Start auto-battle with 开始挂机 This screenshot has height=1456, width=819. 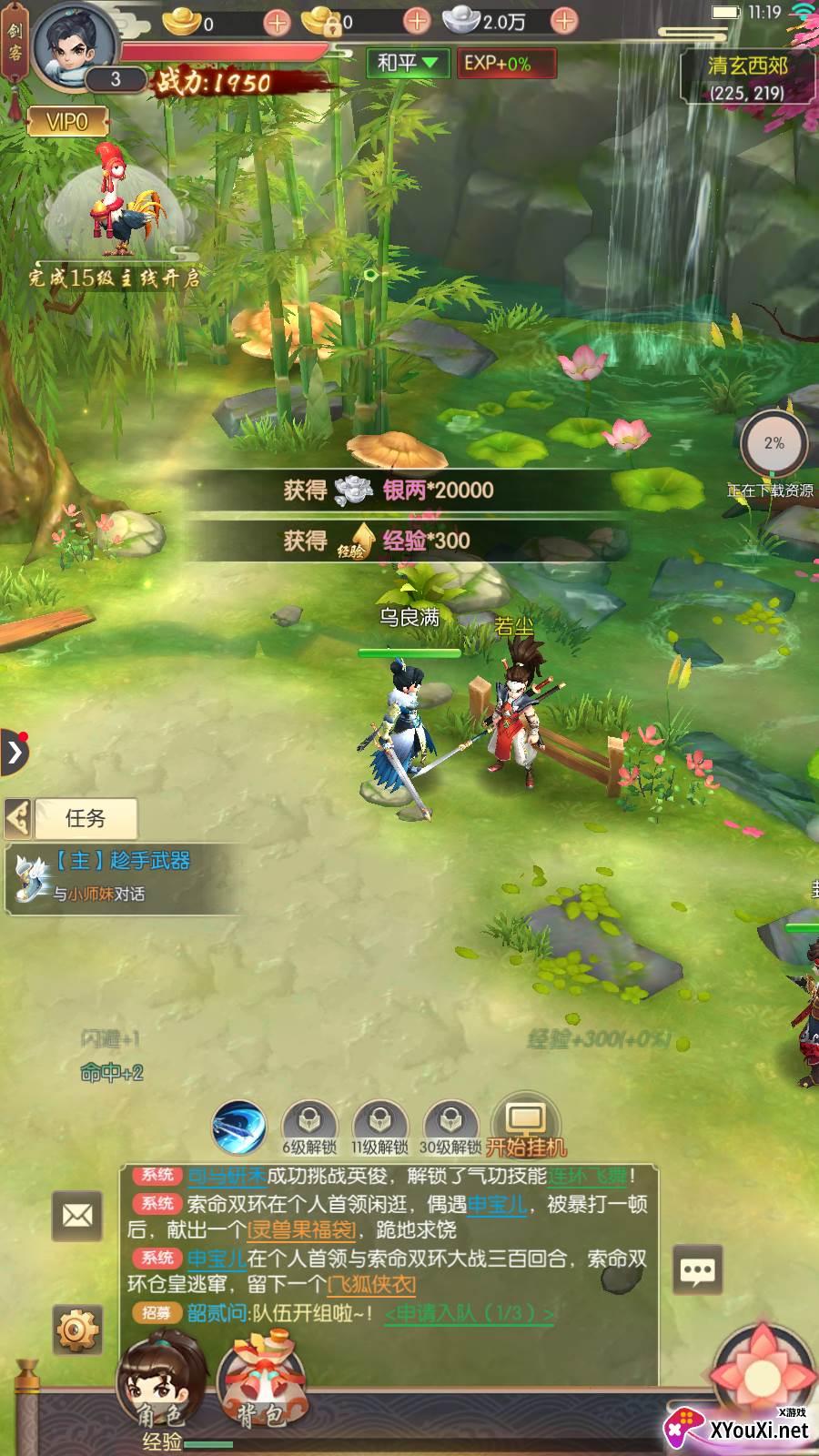(526, 1127)
